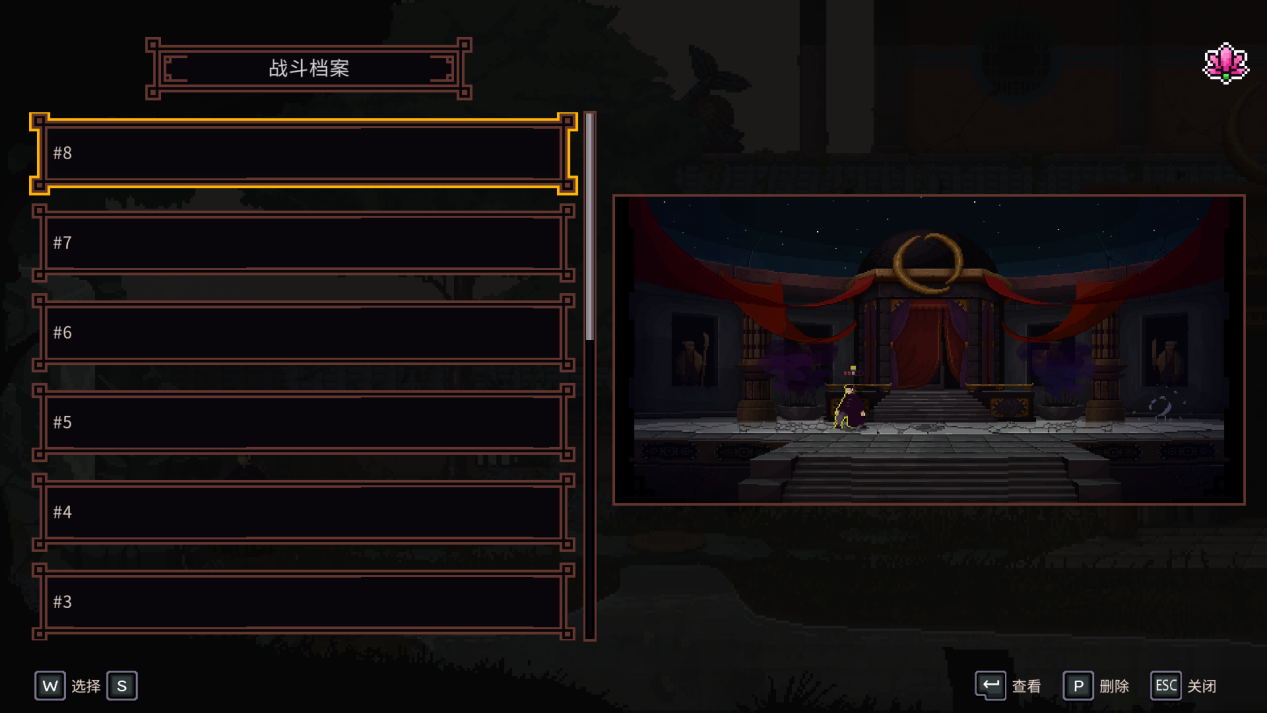Click the archive list scrollbar
This screenshot has height=713, width=1267.
[x=590, y=228]
